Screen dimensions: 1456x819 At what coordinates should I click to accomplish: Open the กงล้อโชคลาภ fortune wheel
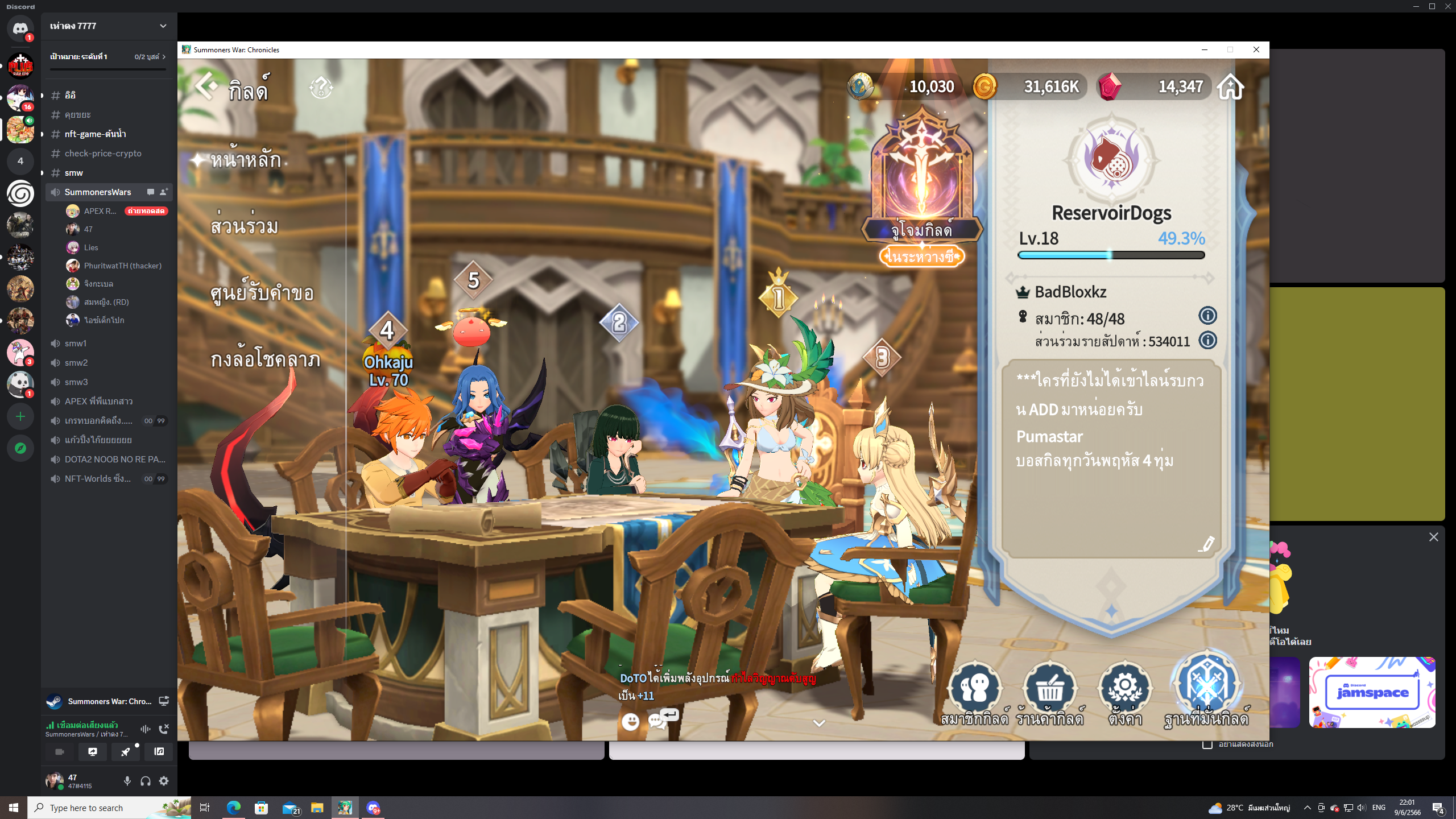[x=265, y=359]
